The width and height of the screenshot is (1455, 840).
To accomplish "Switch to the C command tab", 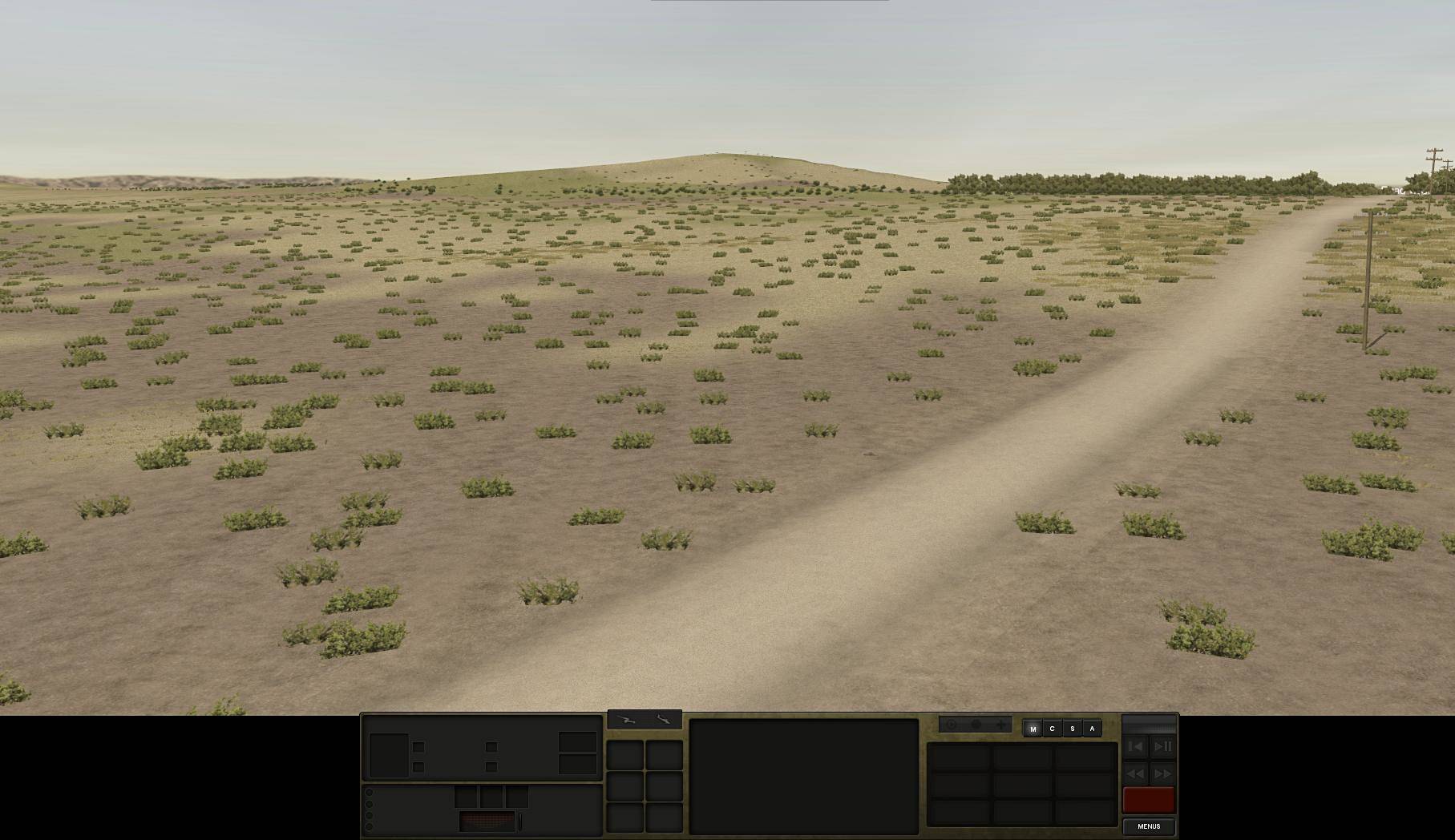I will (x=1051, y=728).
